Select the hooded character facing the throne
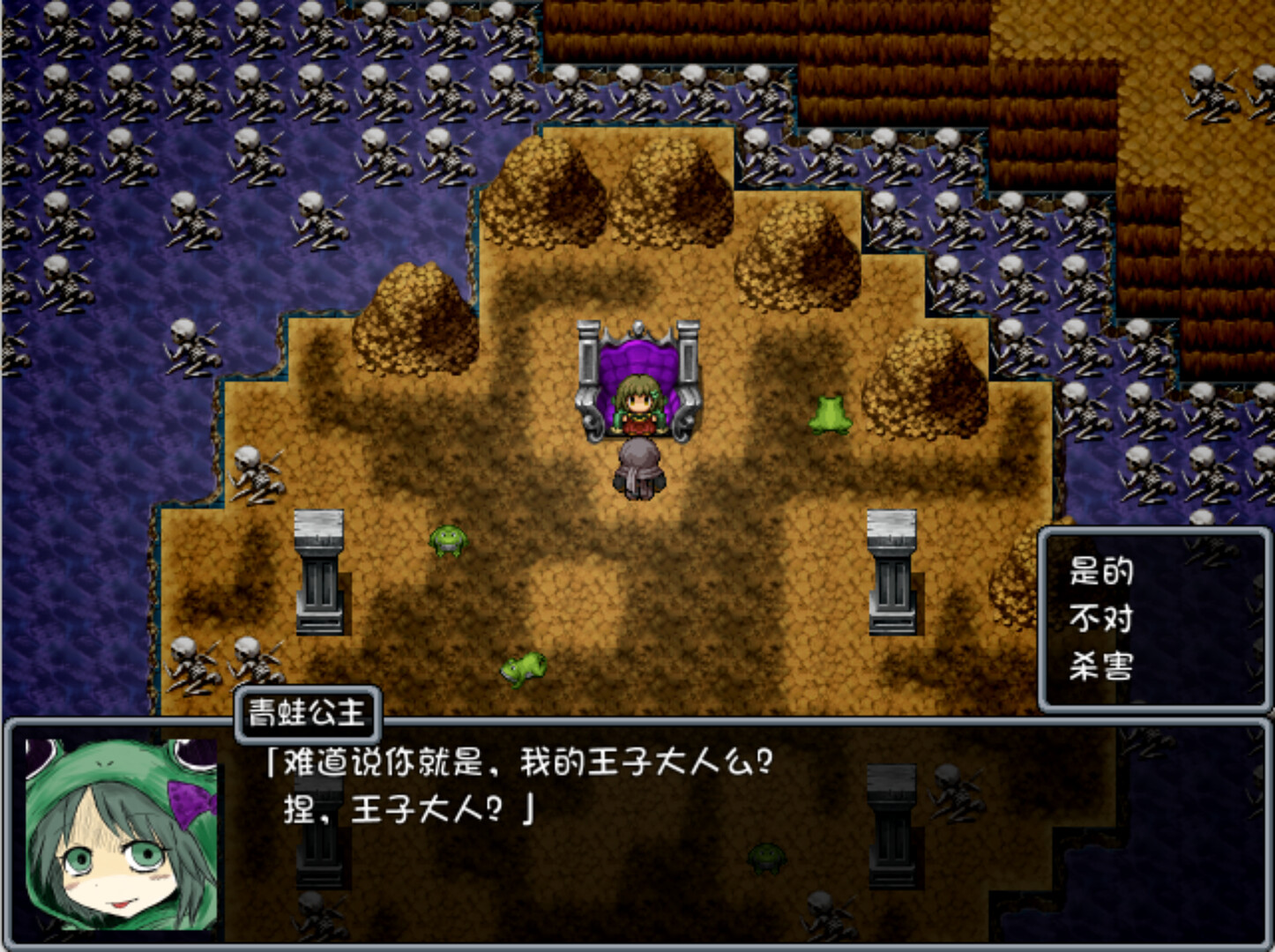 pos(637,469)
